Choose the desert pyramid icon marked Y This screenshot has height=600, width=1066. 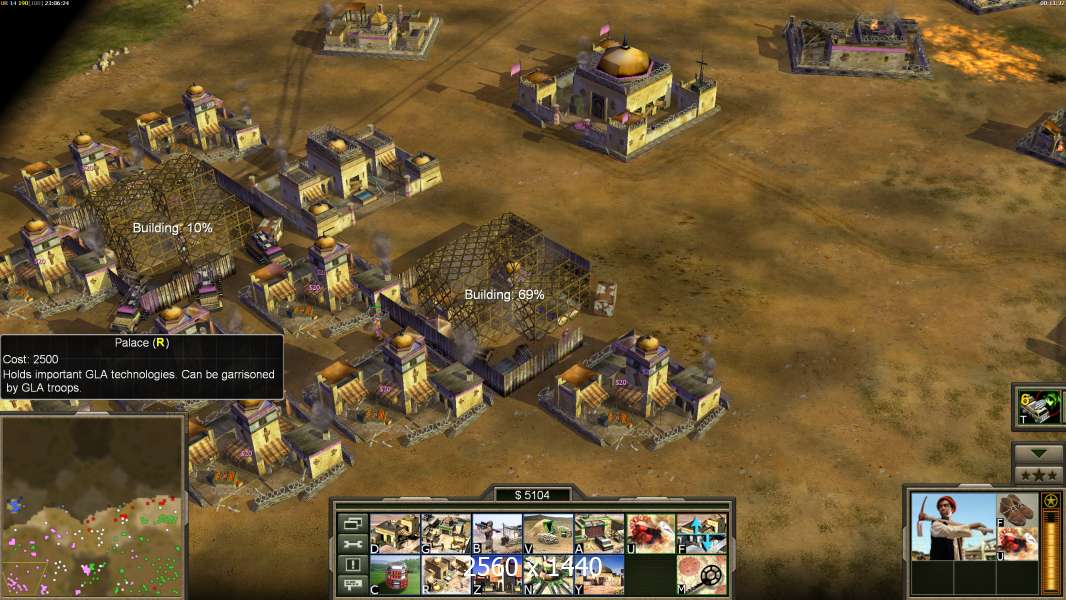tap(599, 573)
